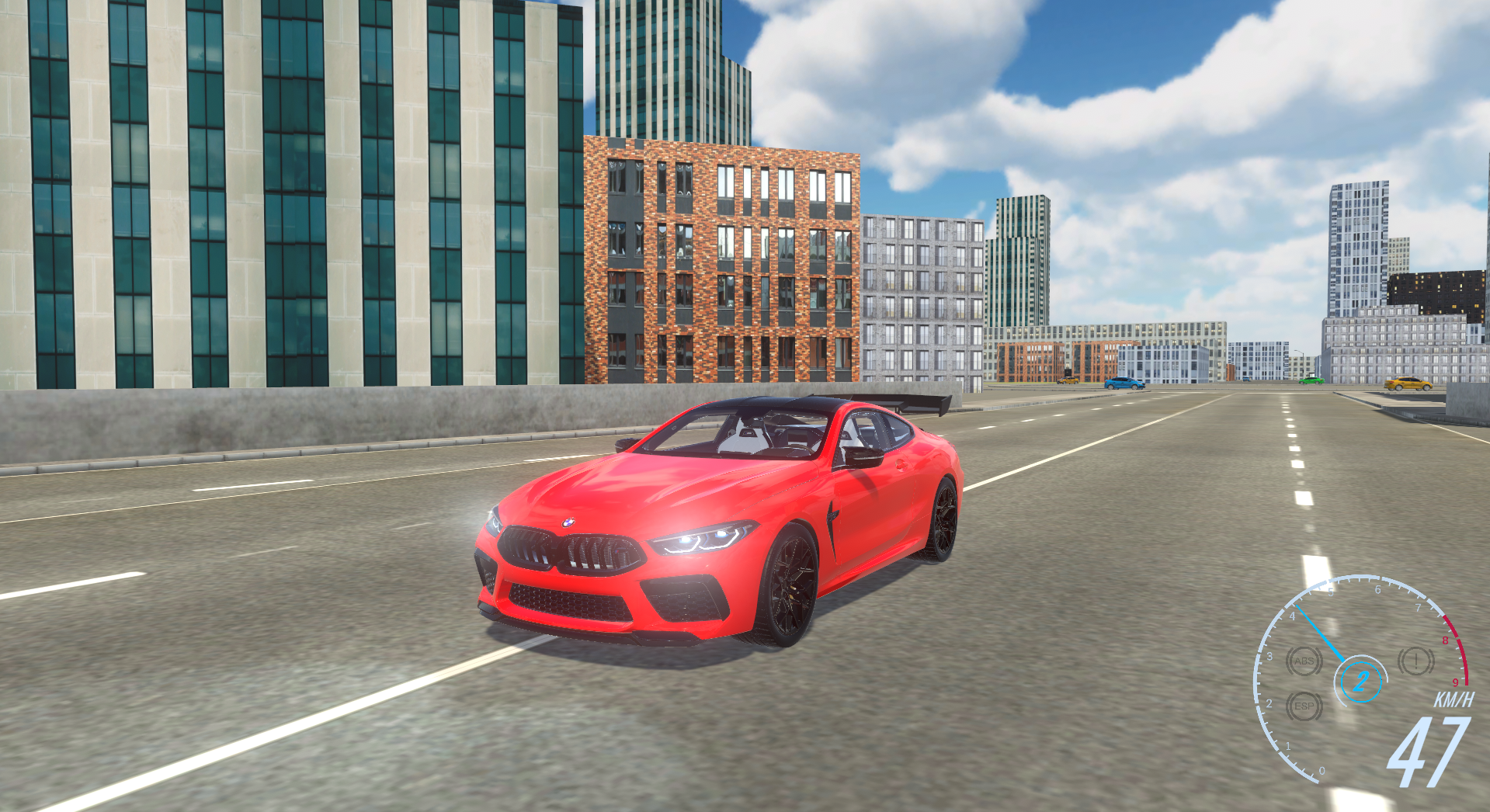Image resolution: width=1490 pixels, height=812 pixels.
Task: Click the ABS indicator on the speedometer
Action: 1304,661
